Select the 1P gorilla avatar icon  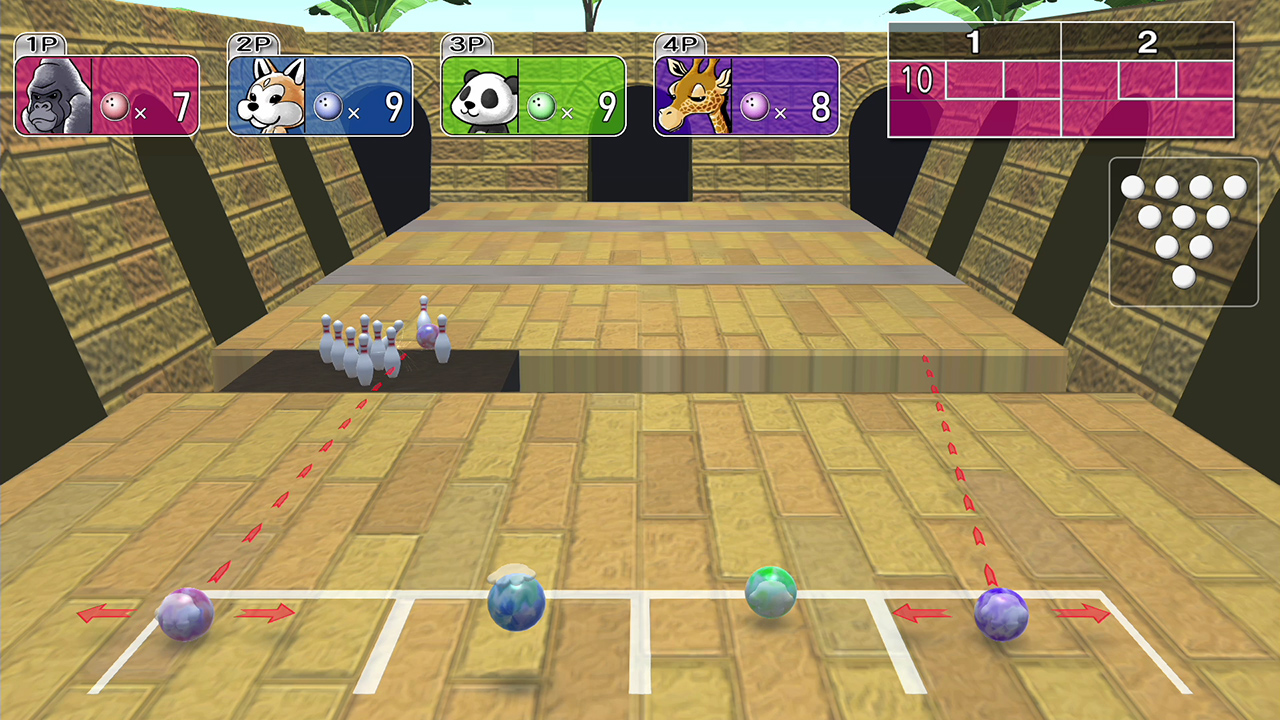[x=55, y=93]
